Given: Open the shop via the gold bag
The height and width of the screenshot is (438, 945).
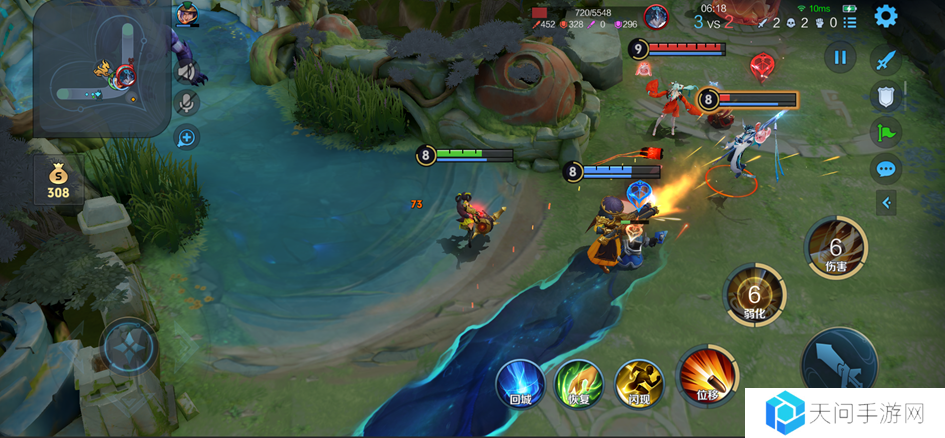Looking at the screenshot, I should tap(58, 178).
